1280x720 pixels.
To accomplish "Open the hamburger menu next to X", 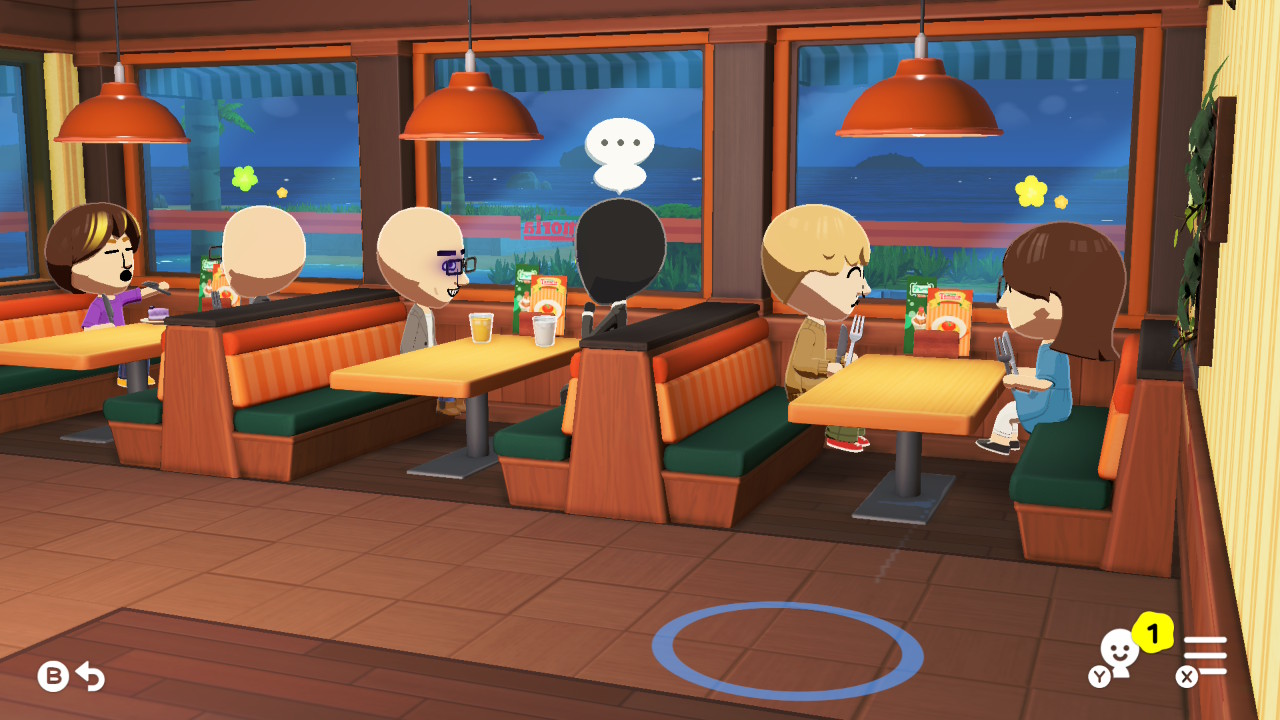I will click(x=1207, y=652).
